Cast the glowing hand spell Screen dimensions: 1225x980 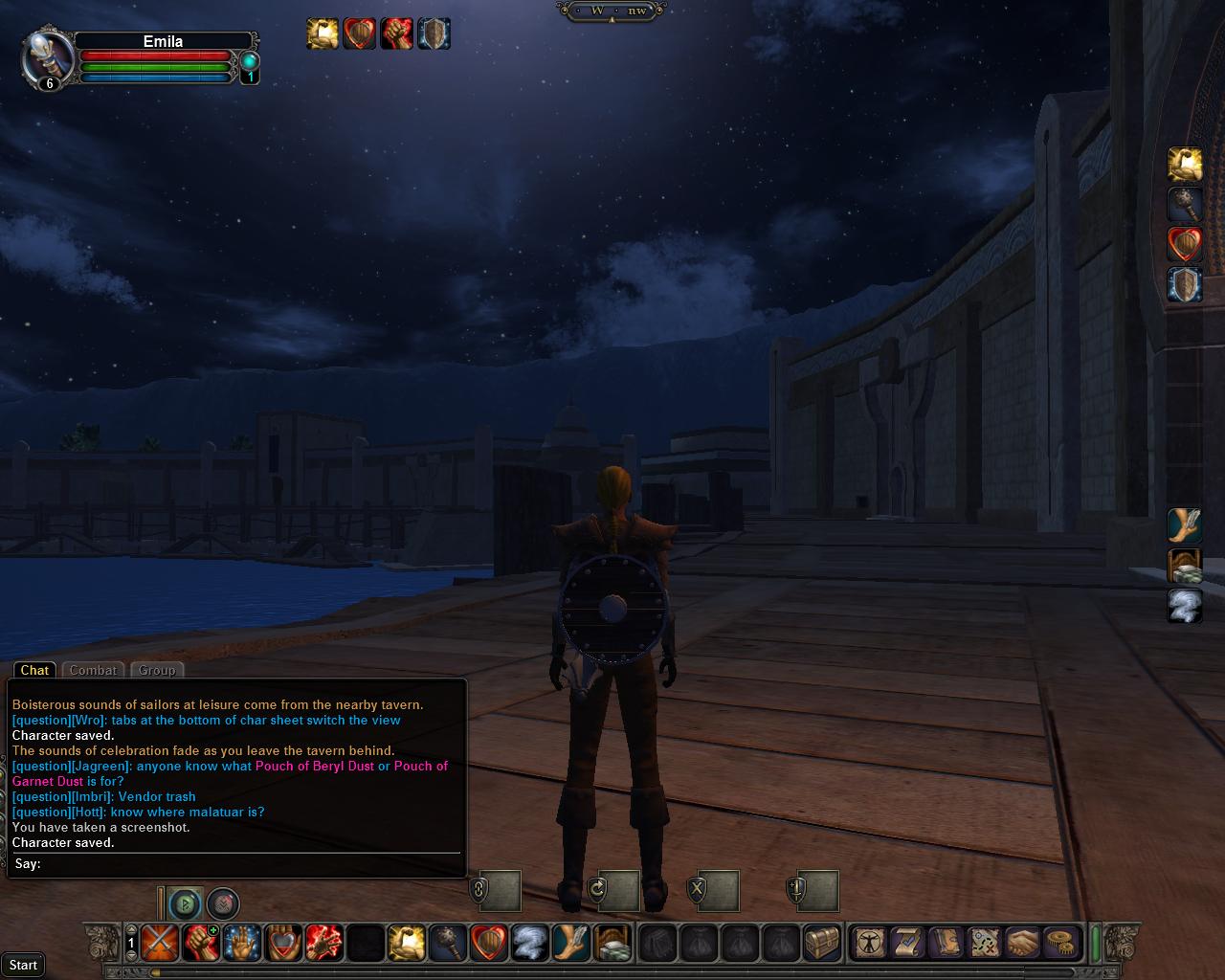coord(241,944)
